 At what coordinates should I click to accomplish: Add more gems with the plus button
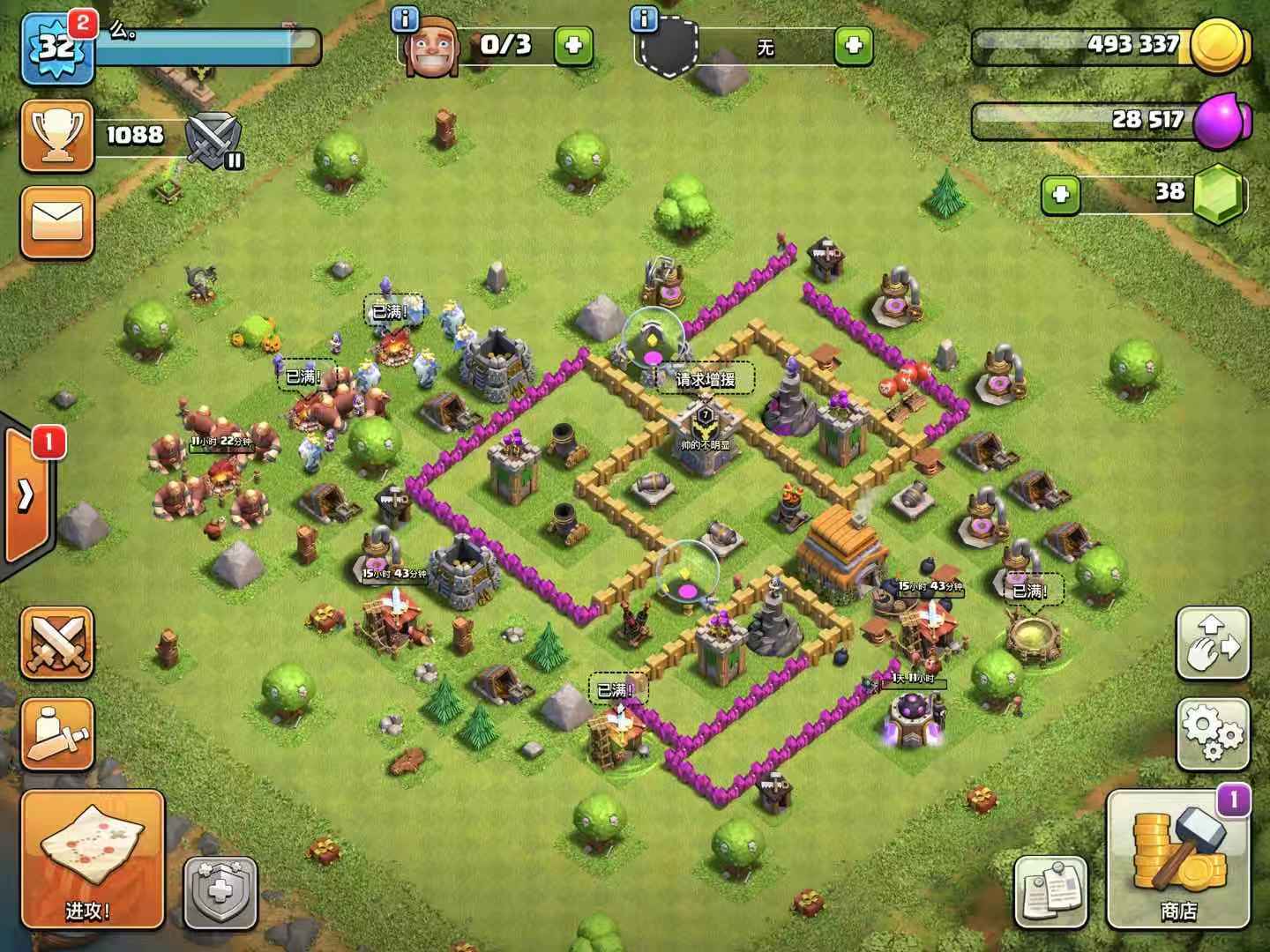(1061, 195)
